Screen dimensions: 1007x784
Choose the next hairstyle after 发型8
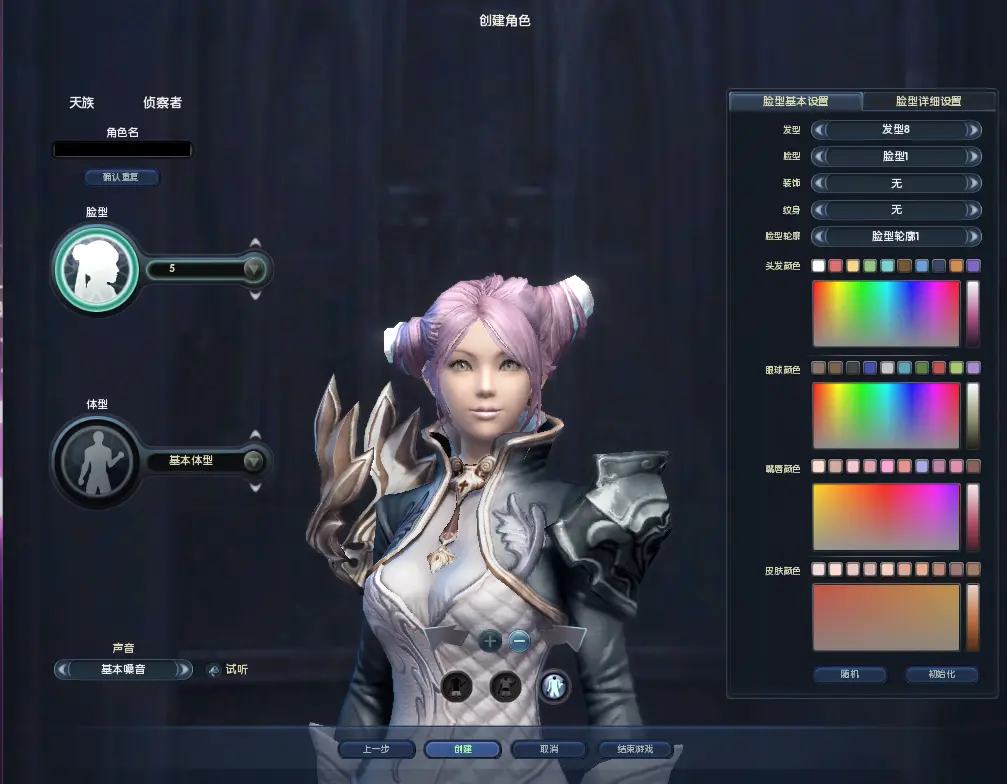pos(973,130)
